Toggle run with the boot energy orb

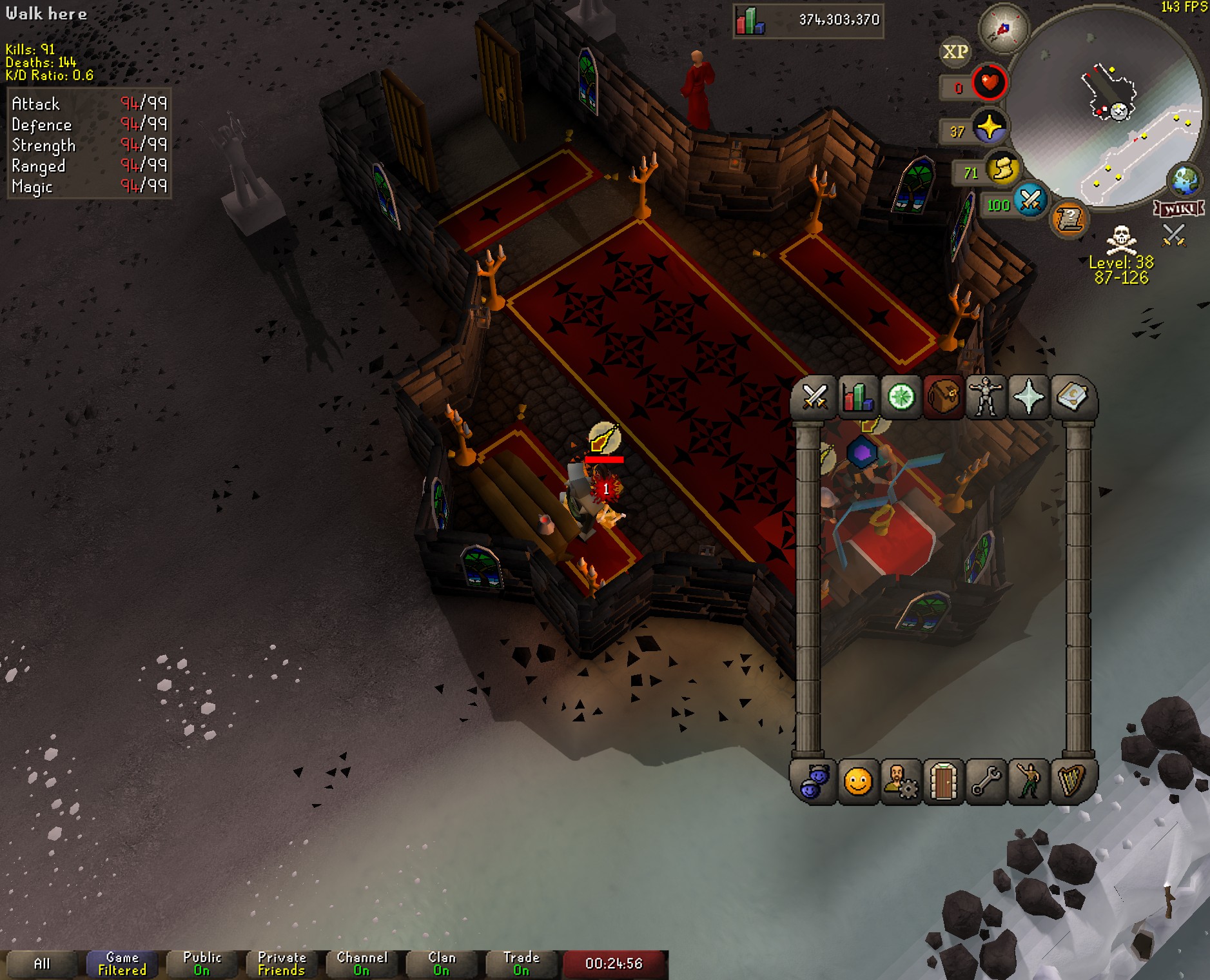point(1002,170)
